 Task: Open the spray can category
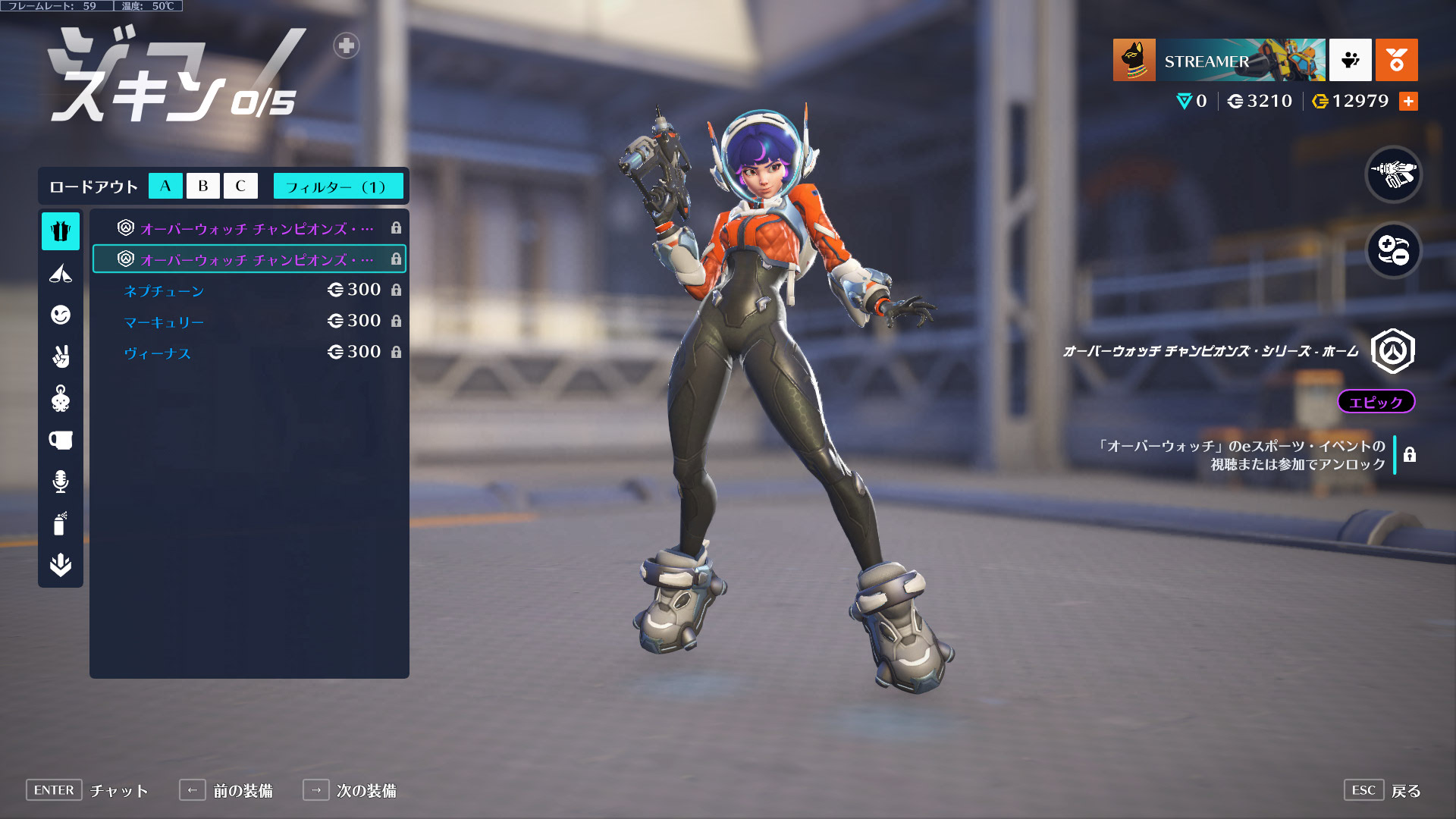click(x=61, y=523)
